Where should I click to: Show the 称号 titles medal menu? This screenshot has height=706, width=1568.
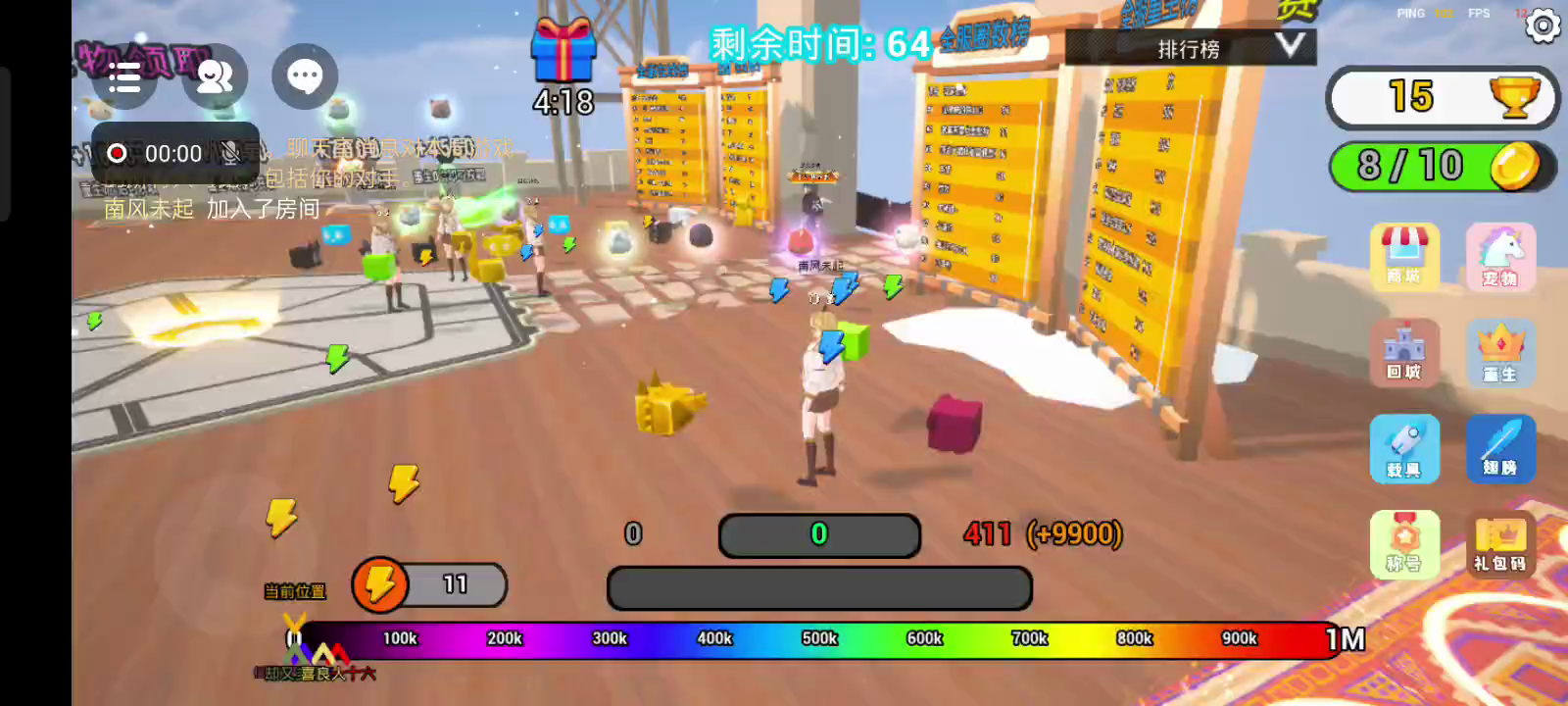1404,543
